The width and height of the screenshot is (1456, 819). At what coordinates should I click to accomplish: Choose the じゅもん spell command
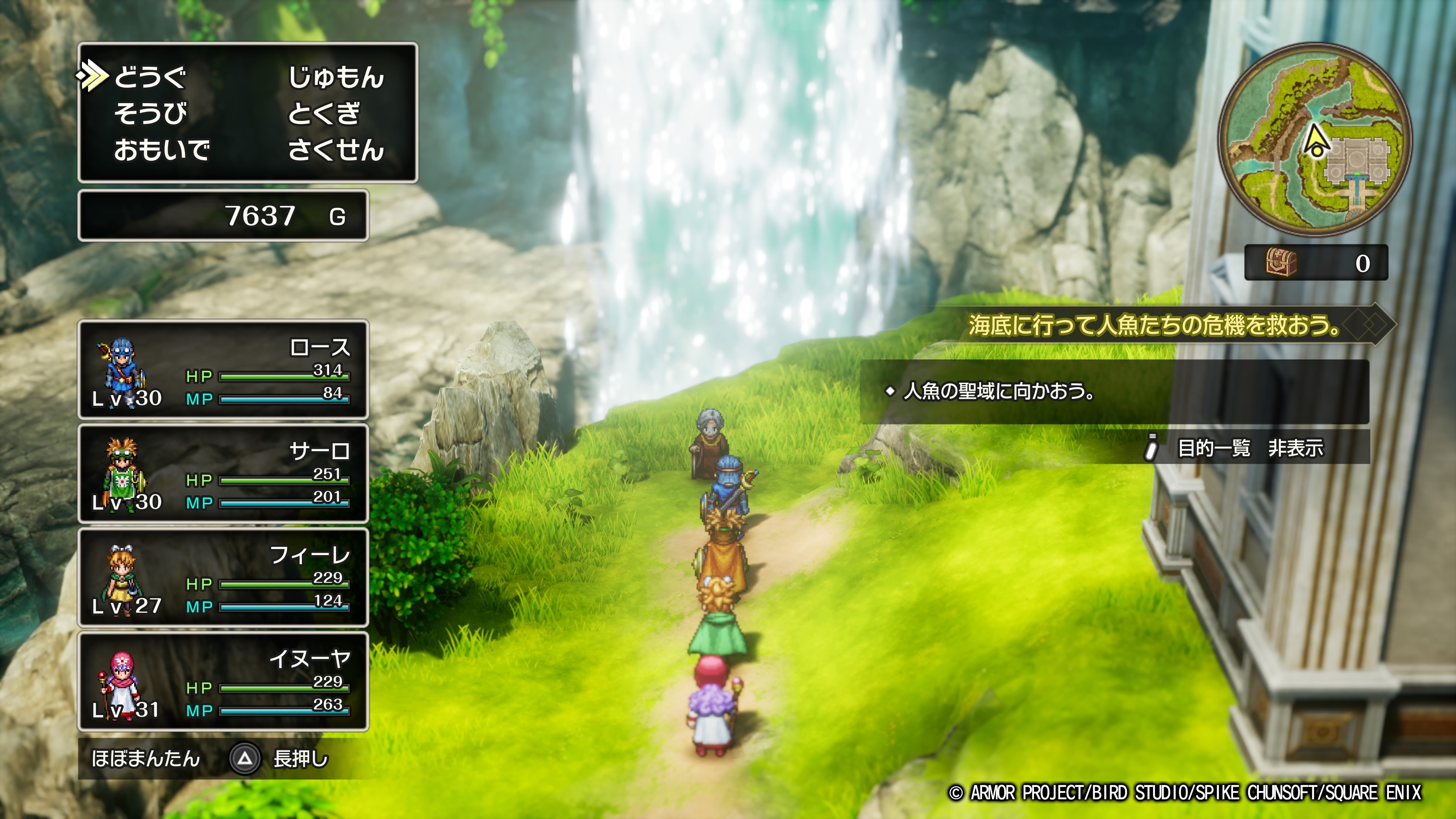click(x=336, y=77)
